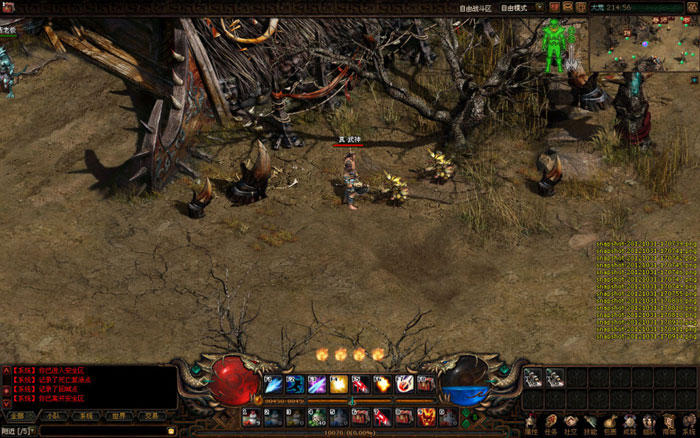Image resolution: width=700 pixels, height=438 pixels.
Task: Show the 世界 chat tab
Action: 119,415
